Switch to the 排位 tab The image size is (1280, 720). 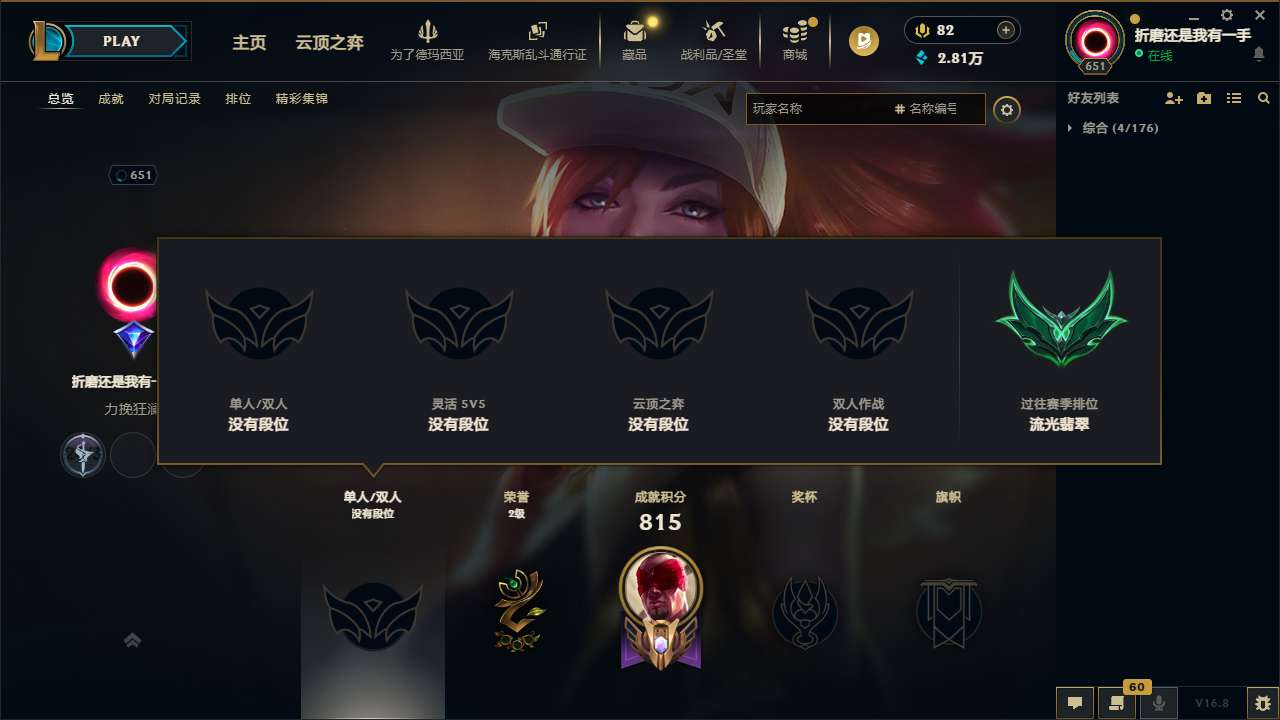click(238, 99)
